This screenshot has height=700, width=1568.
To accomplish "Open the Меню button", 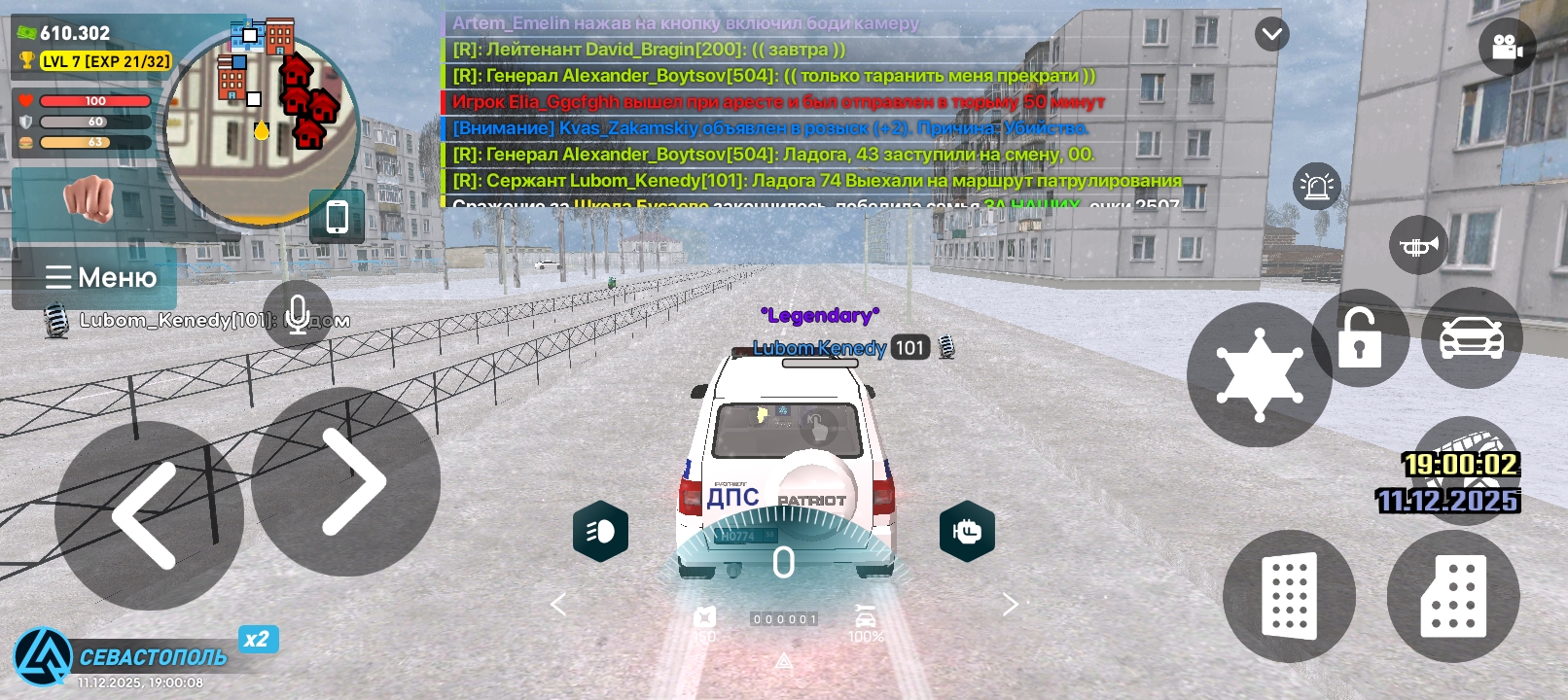I will (100, 278).
